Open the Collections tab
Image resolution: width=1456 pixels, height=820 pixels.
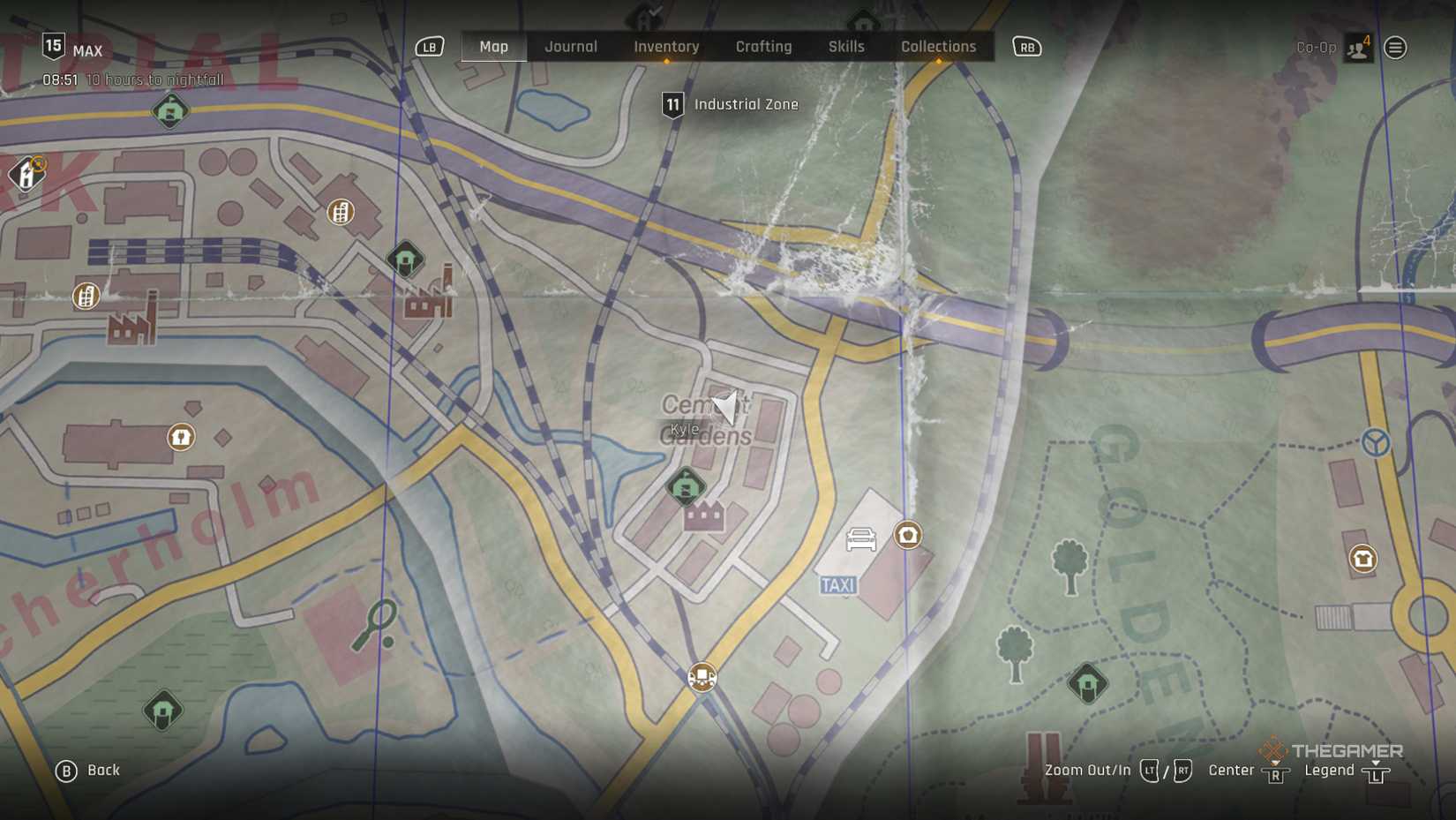click(x=938, y=47)
